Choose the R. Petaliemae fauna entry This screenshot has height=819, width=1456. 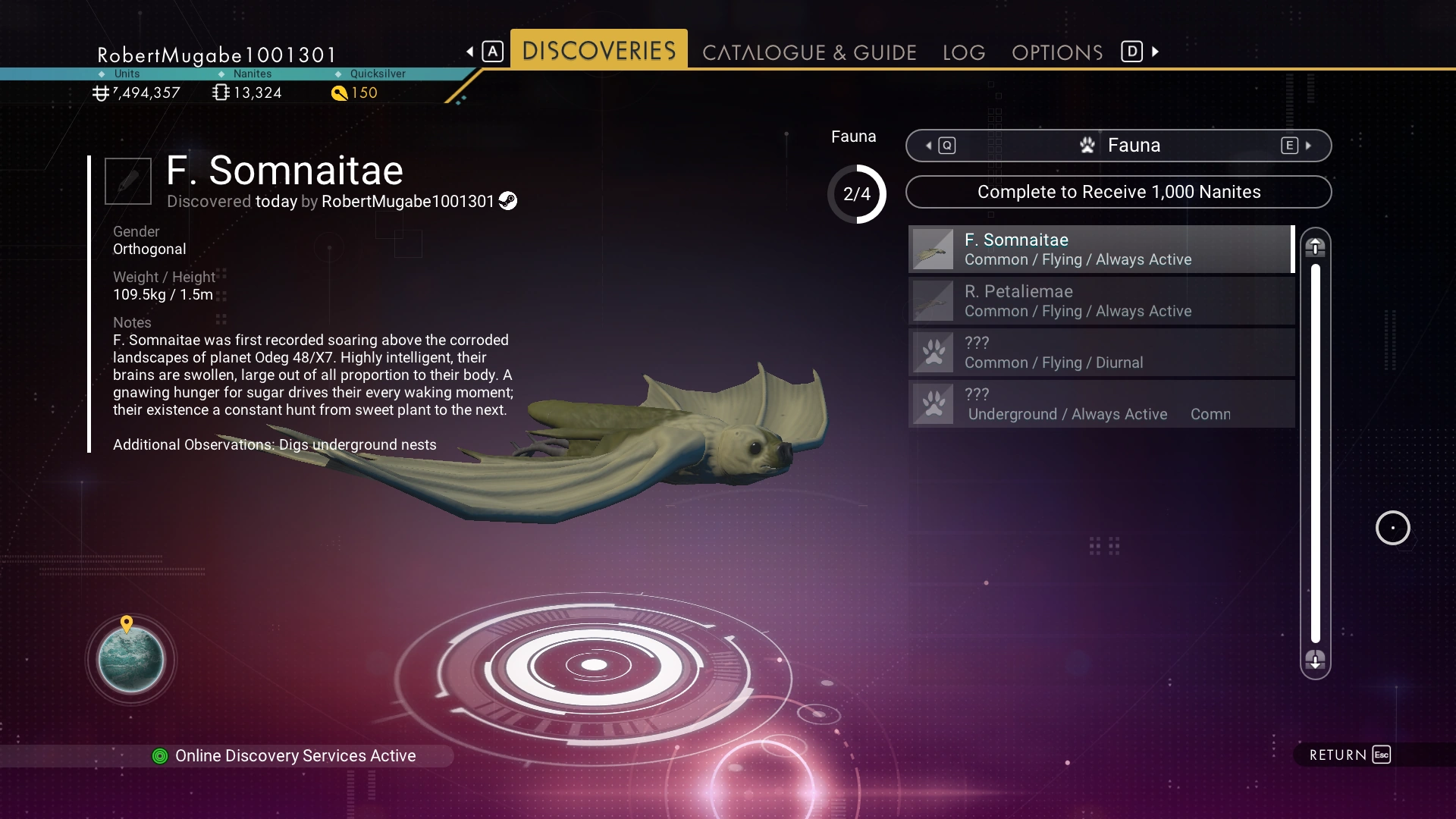1100,301
